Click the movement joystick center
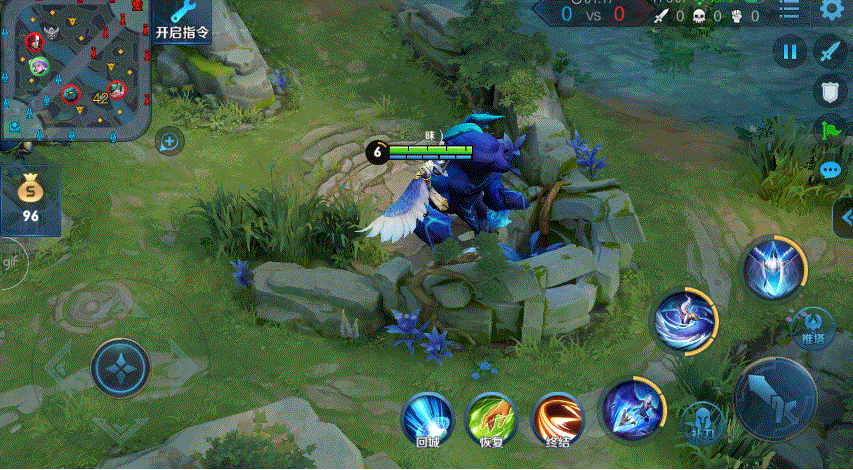 [x=120, y=367]
